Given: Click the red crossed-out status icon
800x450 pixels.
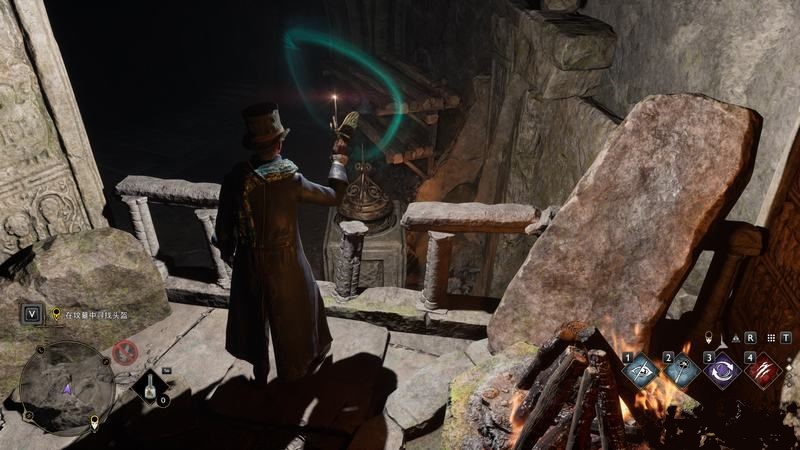Looking at the screenshot, I should tap(125, 352).
